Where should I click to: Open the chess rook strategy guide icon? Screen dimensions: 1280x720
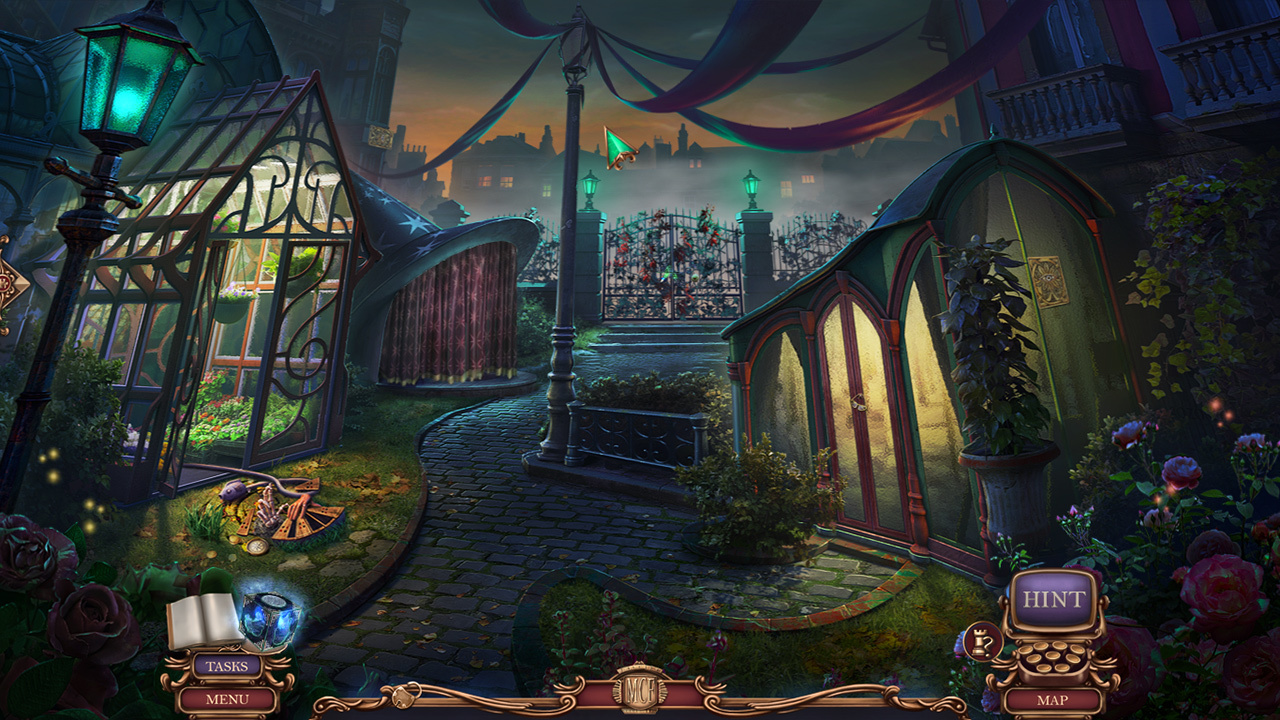click(981, 638)
